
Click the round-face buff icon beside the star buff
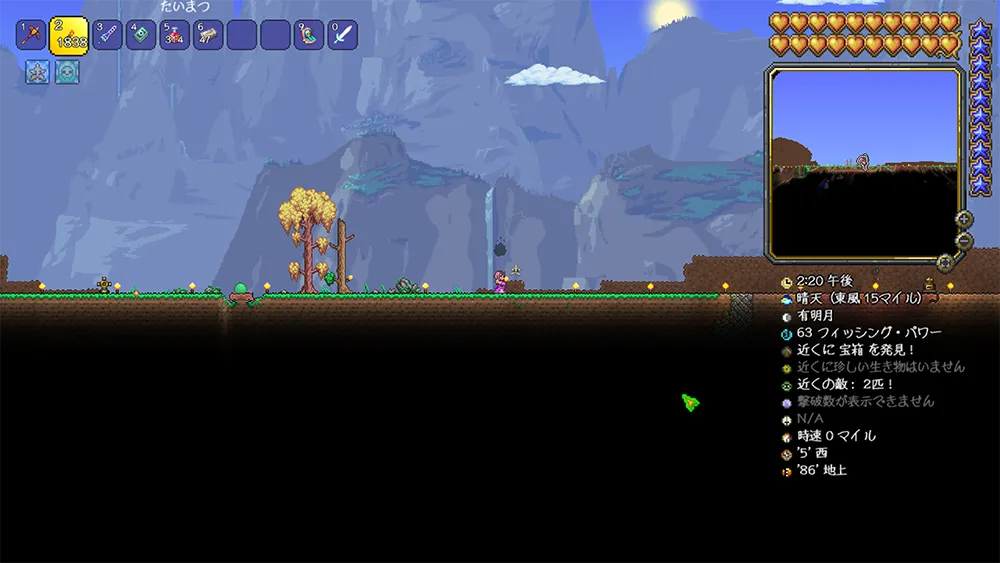(x=67, y=72)
